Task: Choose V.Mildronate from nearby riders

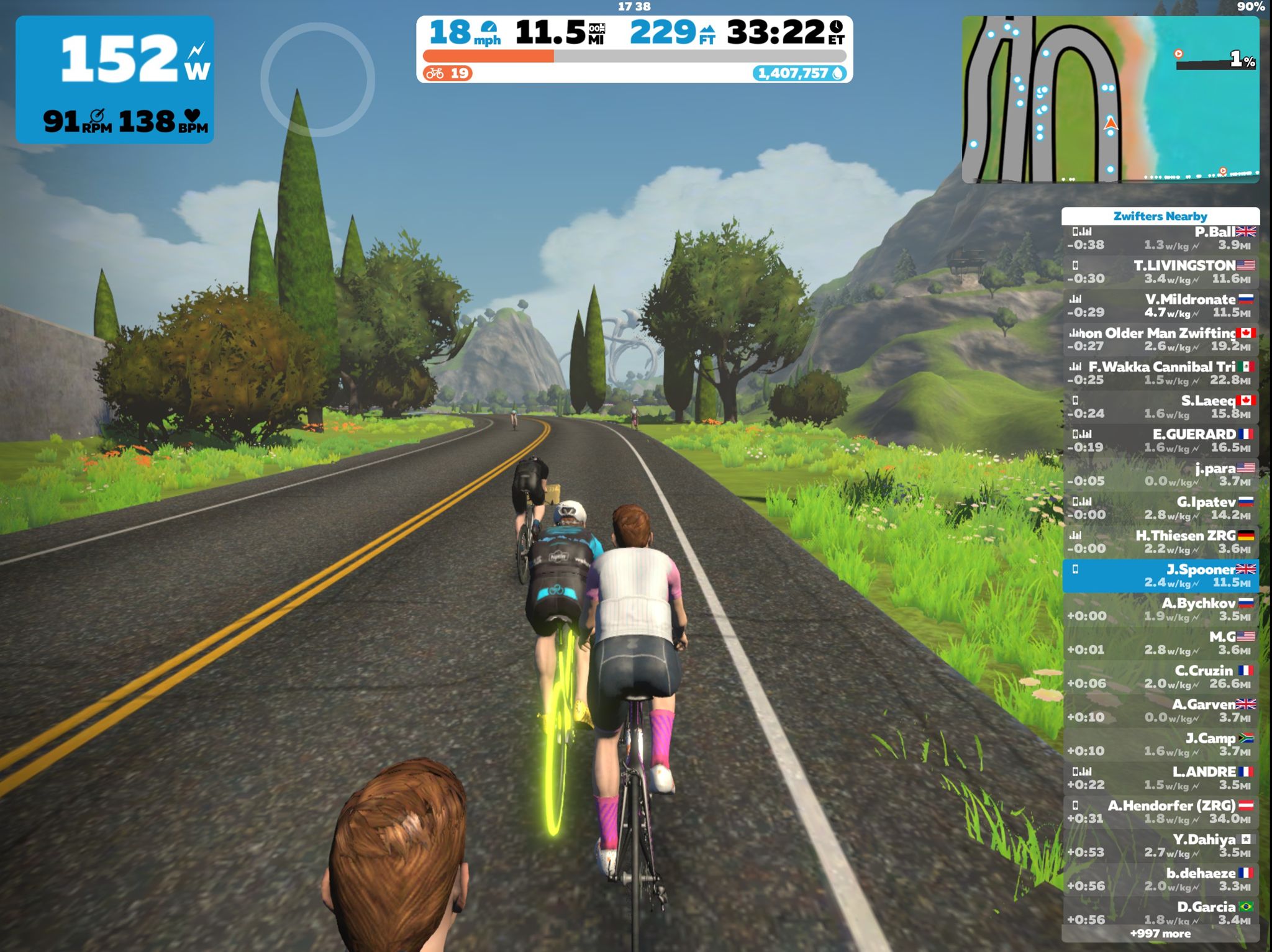Action: (1160, 306)
